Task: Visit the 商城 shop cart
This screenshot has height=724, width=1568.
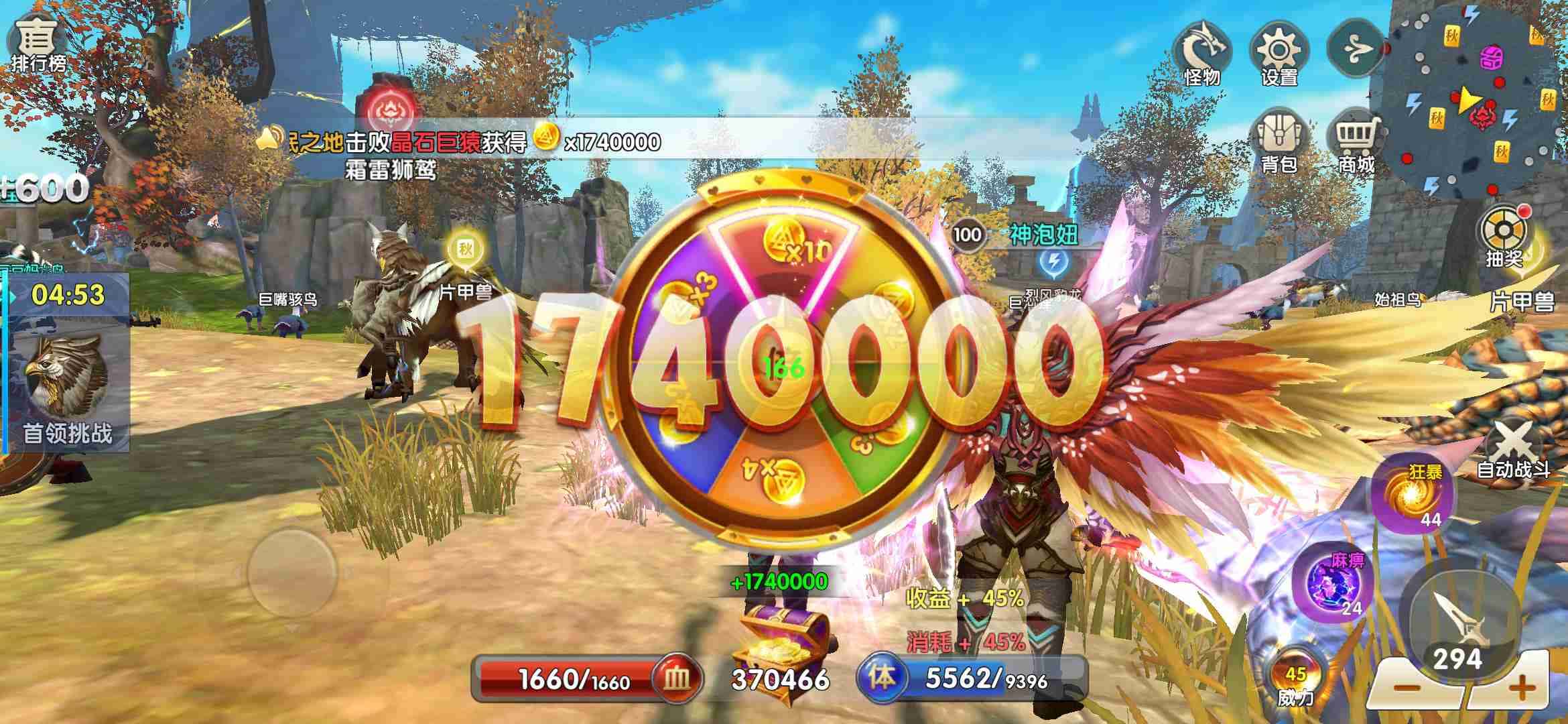Action: coord(1356,142)
